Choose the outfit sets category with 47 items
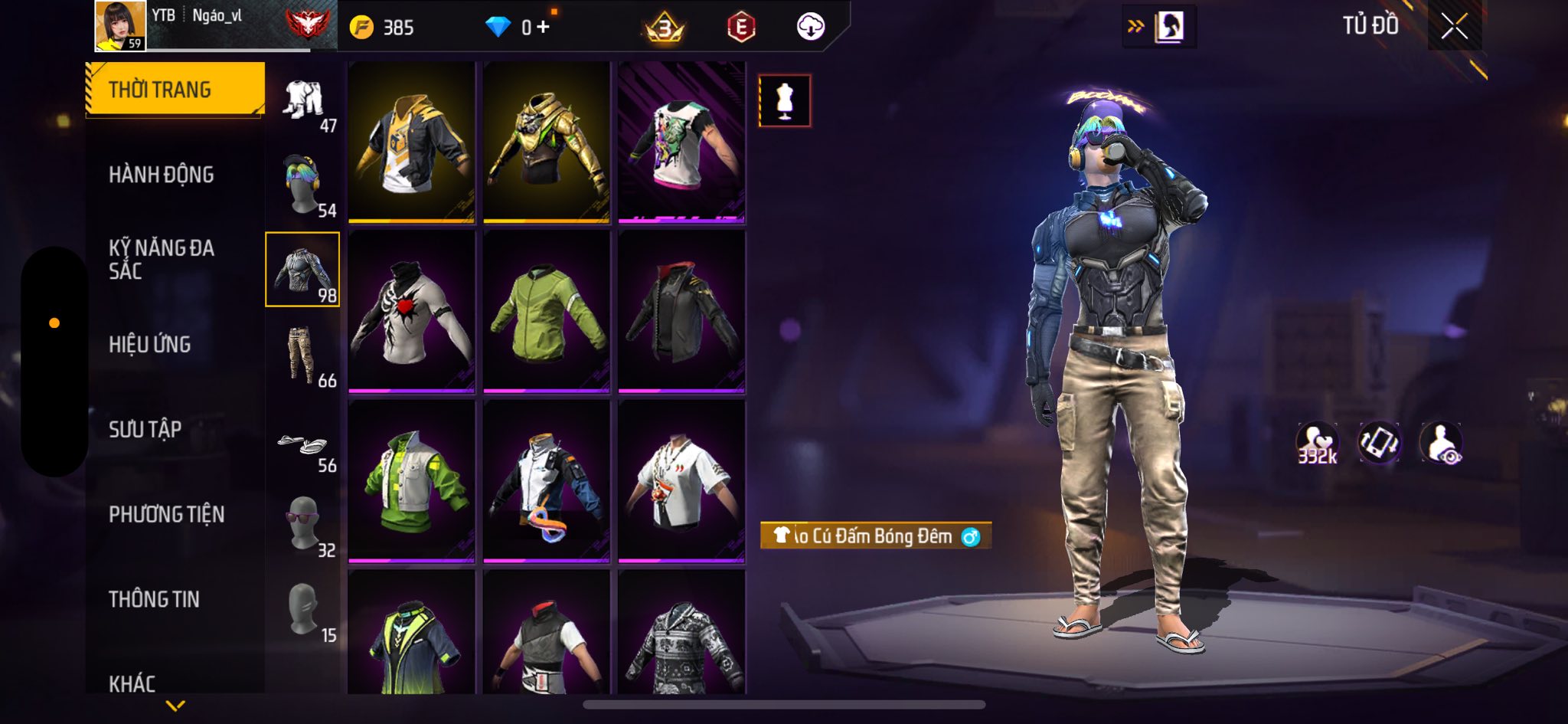The image size is (1568, 724). click(304, 102)
